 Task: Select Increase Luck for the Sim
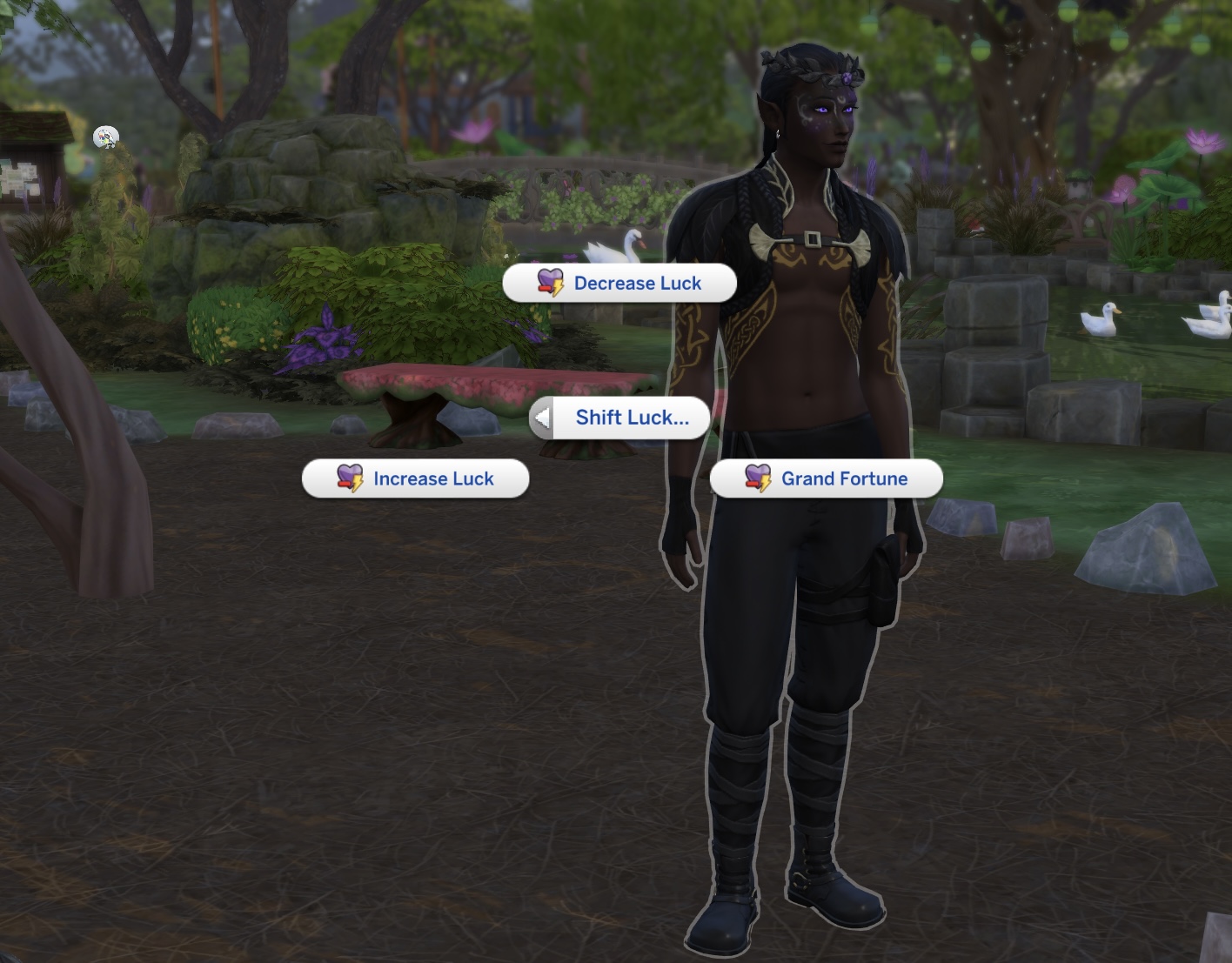pos(433,478)
